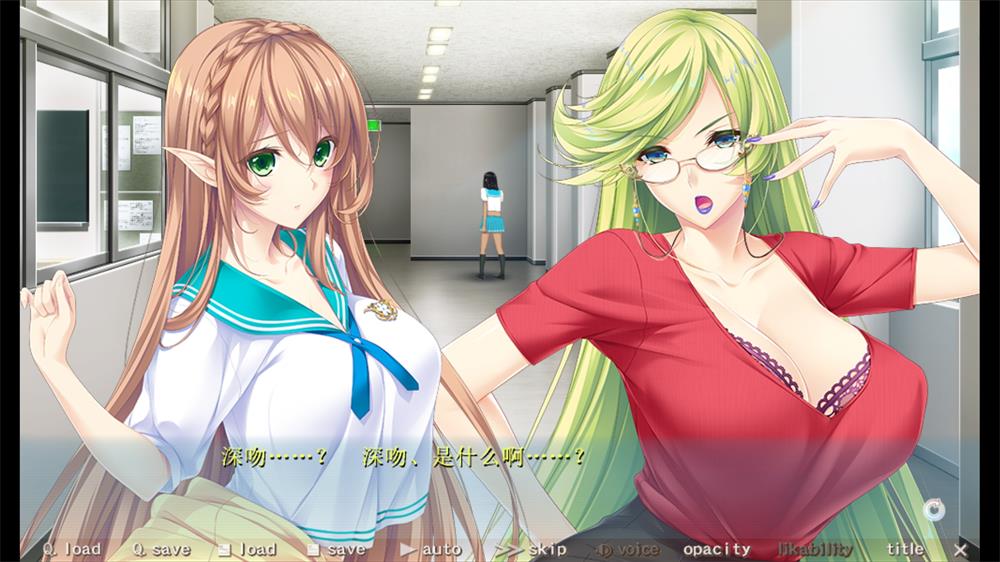The image size is (1000, 562).
Task: Open the save game menu with disk icon
Action: tap(336, 549)
